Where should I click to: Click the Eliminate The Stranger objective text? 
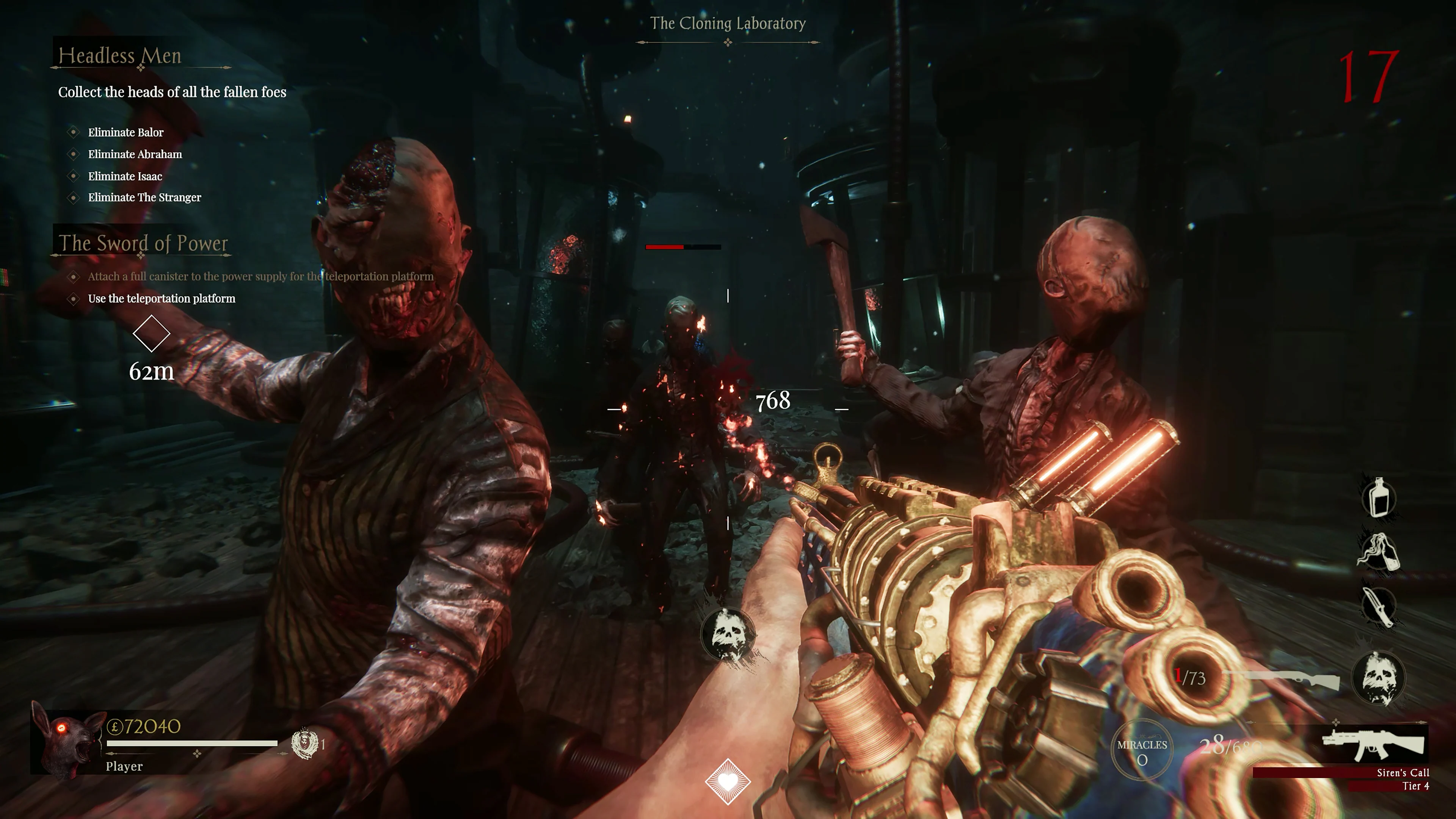pyautogui.click(x=145, y=198)
